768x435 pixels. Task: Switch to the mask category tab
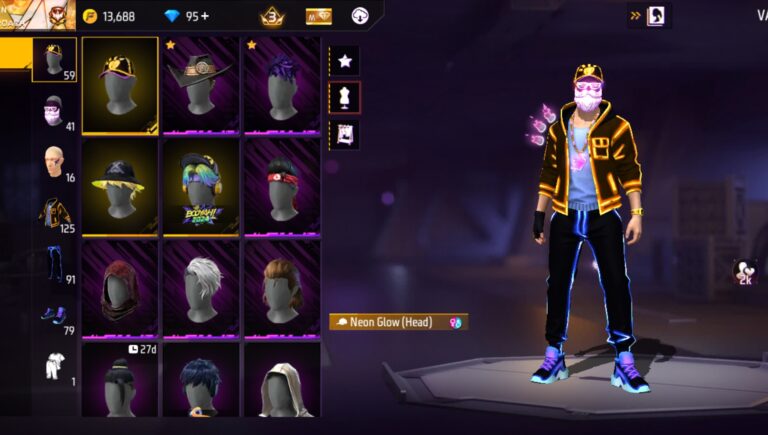[54, 112]
